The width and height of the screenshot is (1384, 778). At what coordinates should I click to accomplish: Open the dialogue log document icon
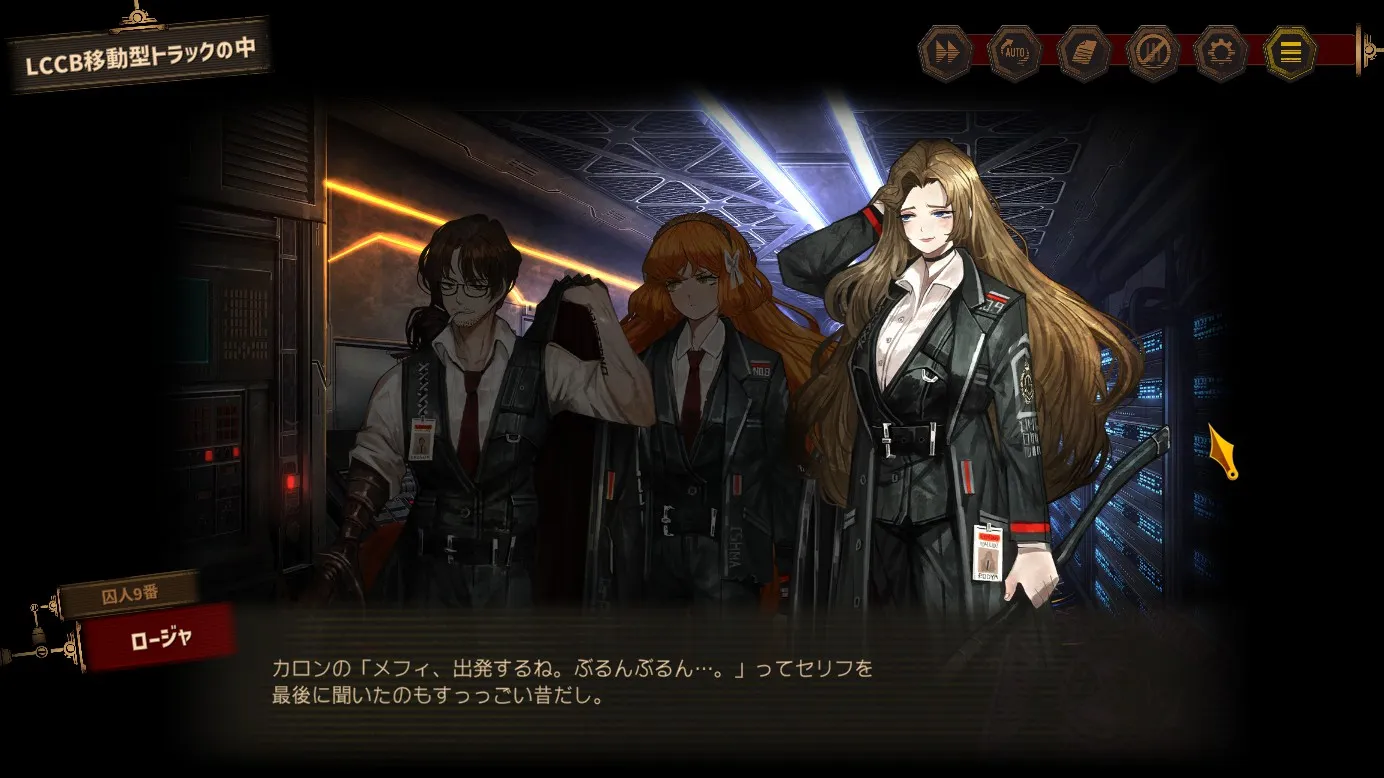[1084, 53]
